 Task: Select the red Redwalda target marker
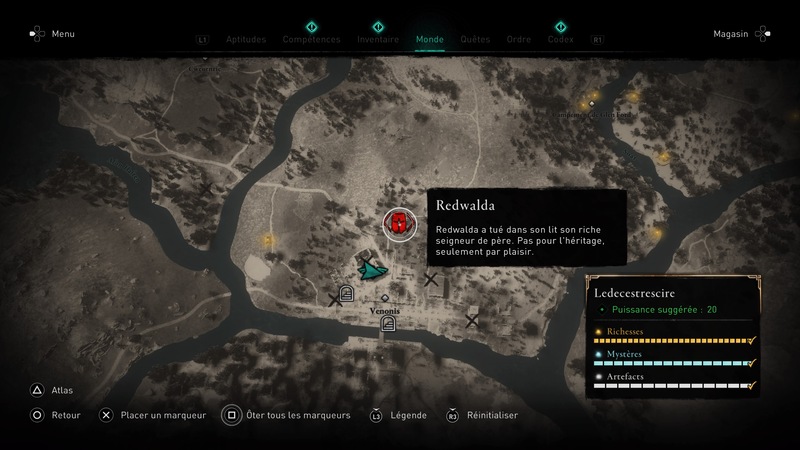(x=398, y=224)
